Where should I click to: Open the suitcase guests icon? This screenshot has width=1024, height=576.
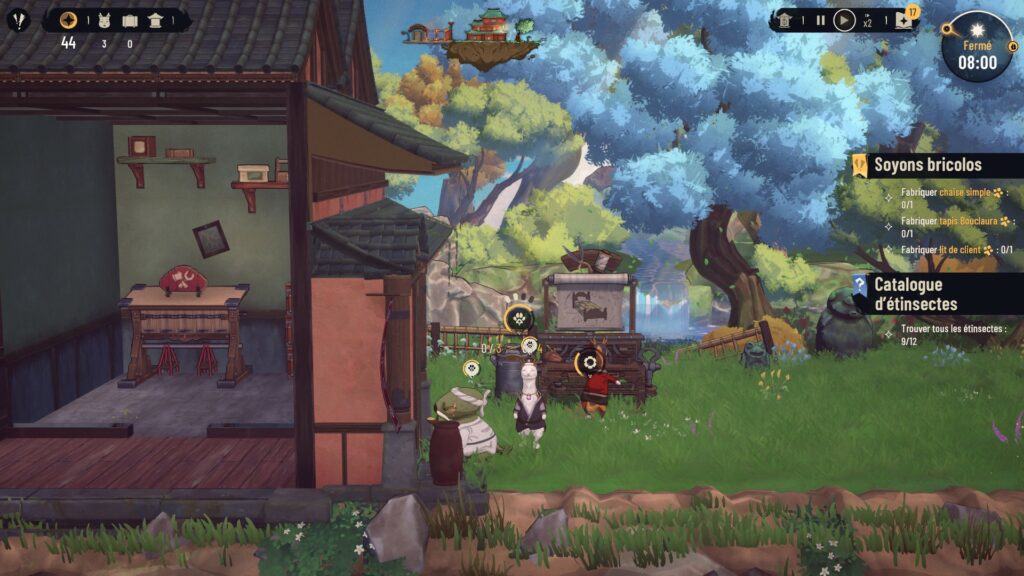click(x=130, y=20)
